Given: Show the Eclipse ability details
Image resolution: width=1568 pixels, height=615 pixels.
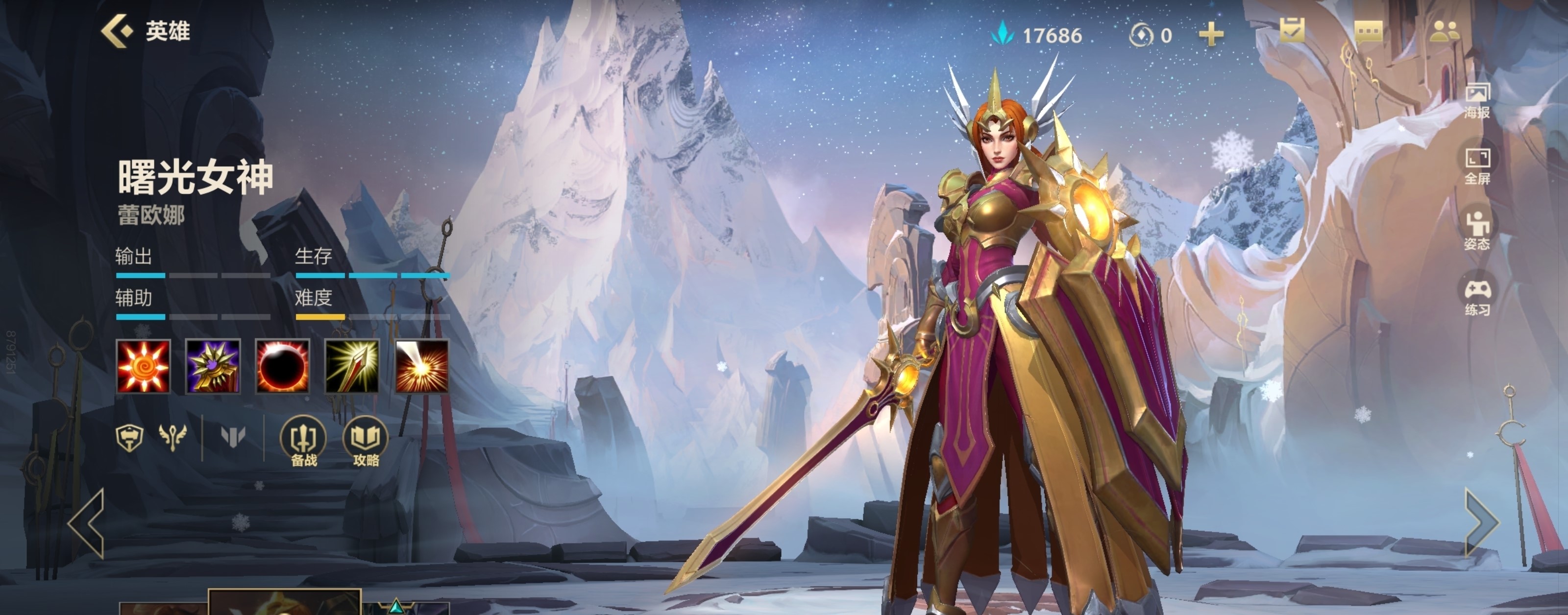Looking at the screenshot, I should pos(282,366).
